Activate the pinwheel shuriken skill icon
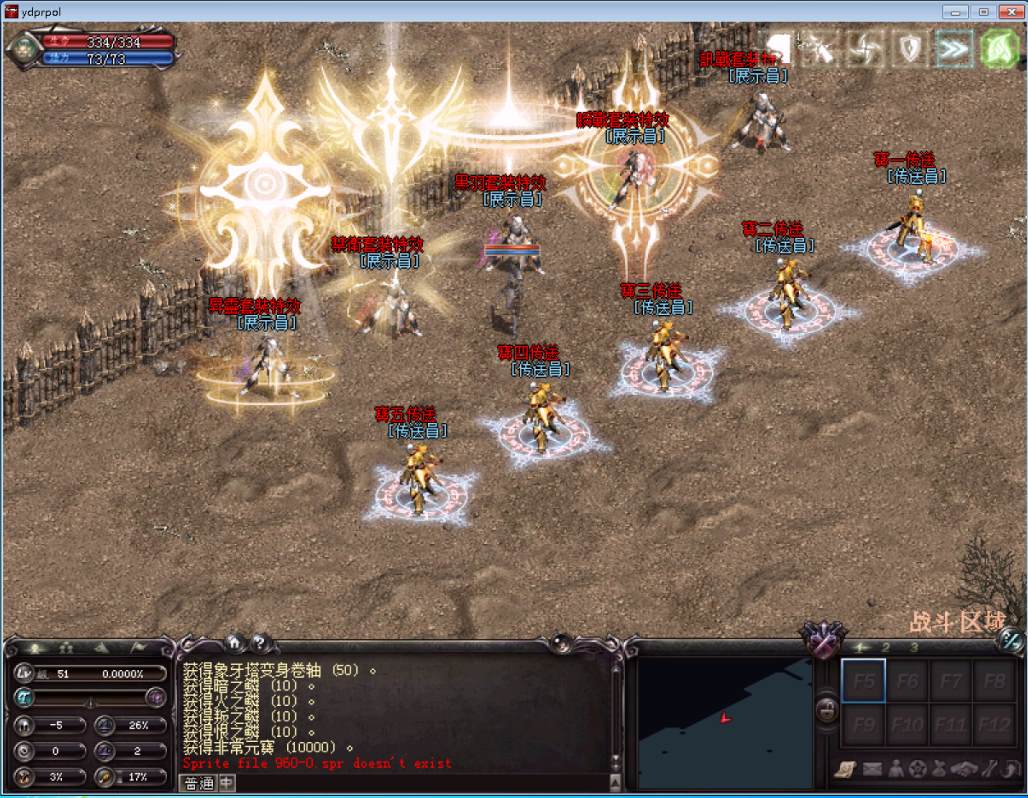Image resolution: width=1028 pixels, height=798 pixels. pos(865,48)
